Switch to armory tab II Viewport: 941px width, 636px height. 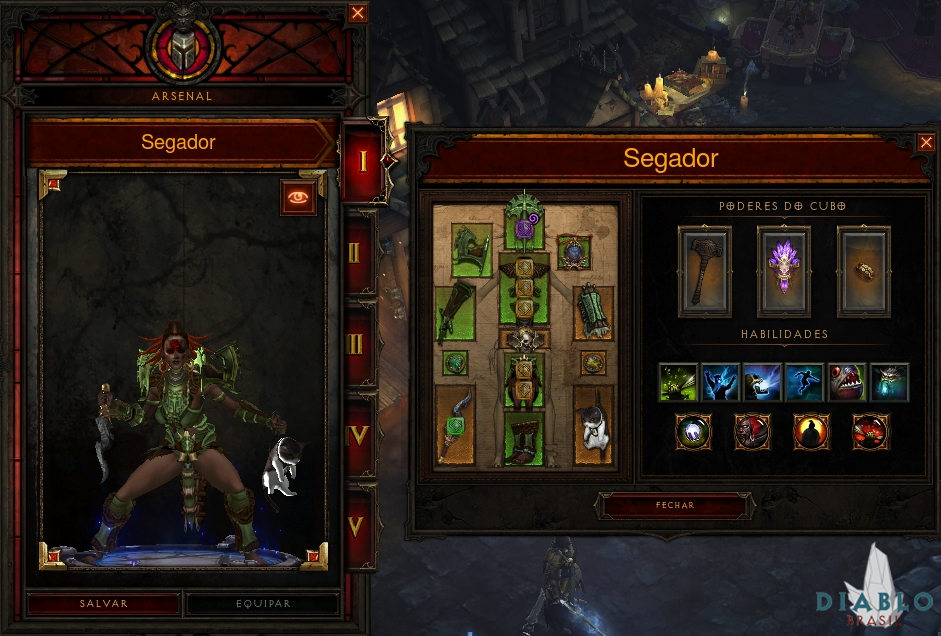357,251
